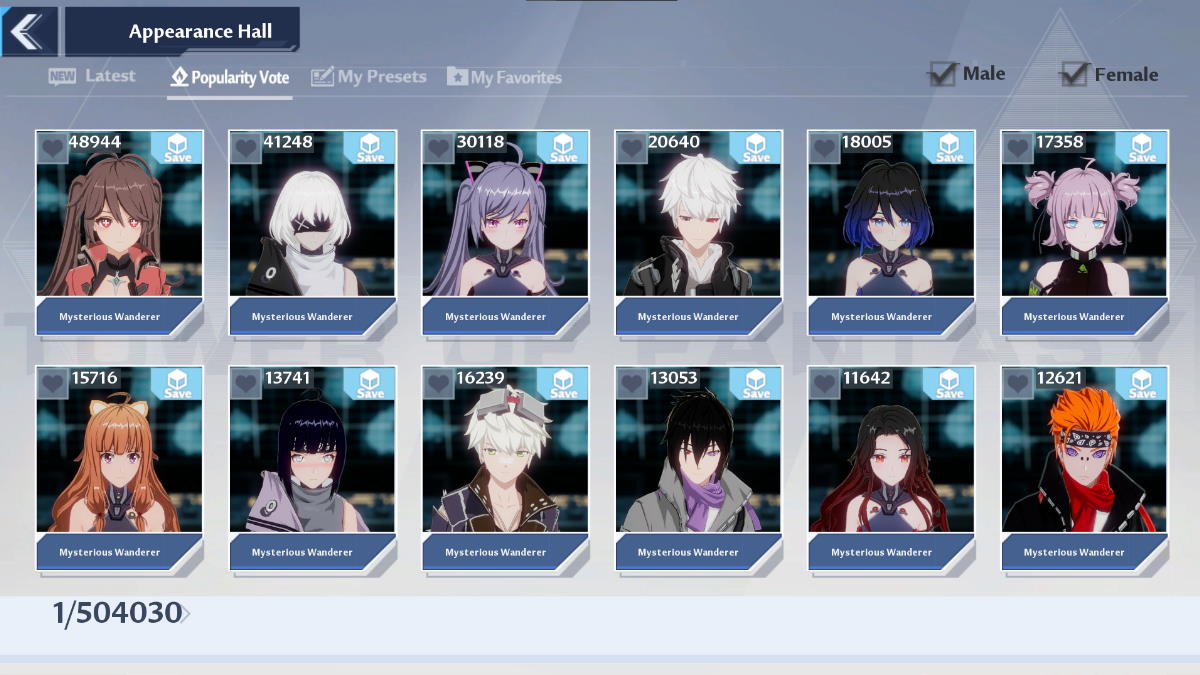Save the 30118-vote purple-haired preset
Image resolution: width=1200 pixels, height=675 pixels.
pyautogui.click(x=563, y=148)
